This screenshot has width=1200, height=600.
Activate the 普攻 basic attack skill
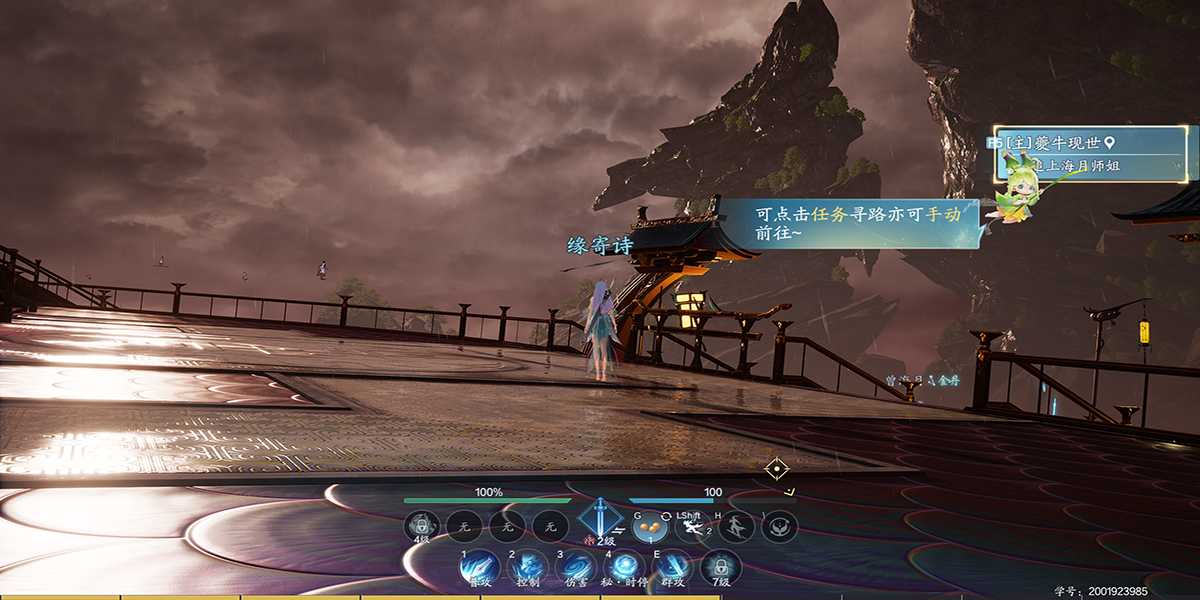[x=478, y=567]
